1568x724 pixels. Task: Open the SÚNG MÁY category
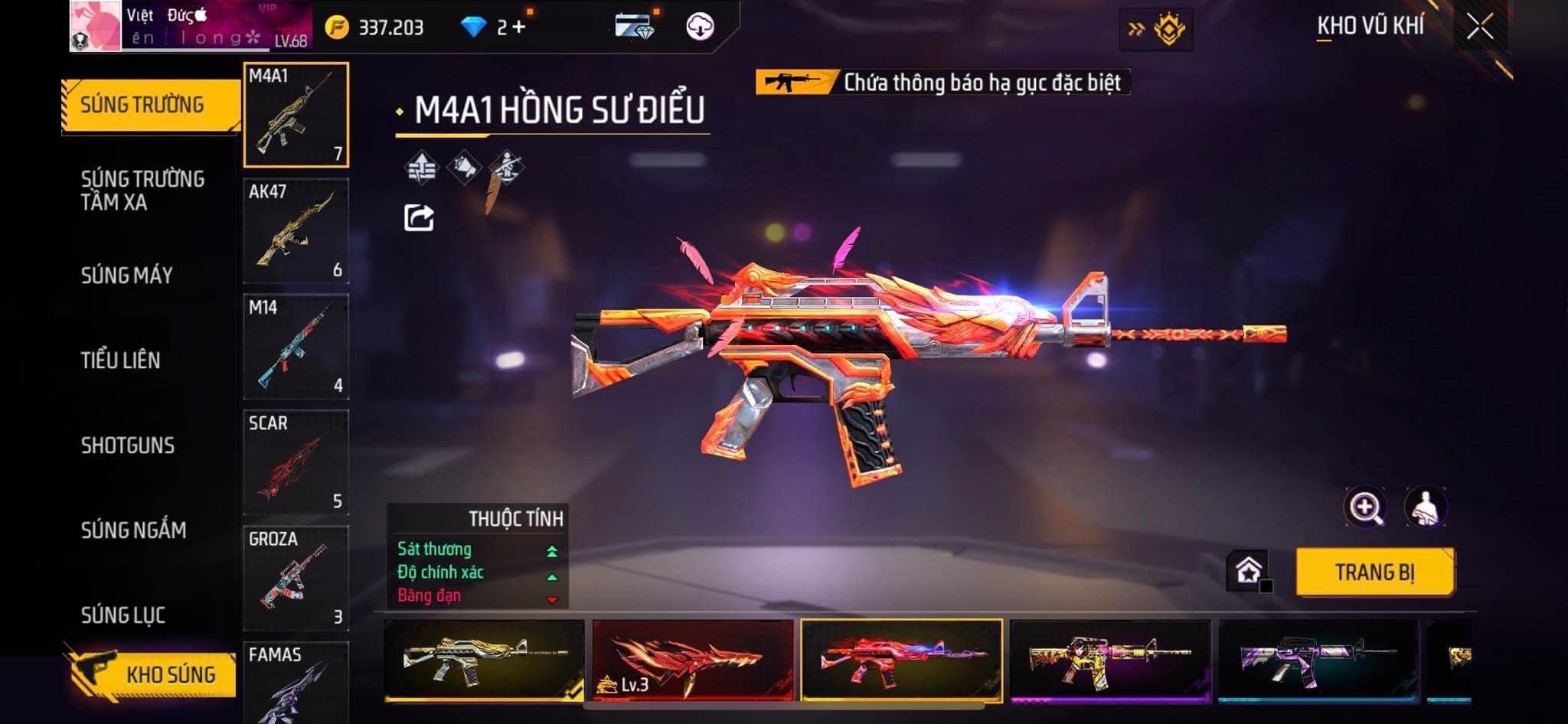[x=127, y=276]
